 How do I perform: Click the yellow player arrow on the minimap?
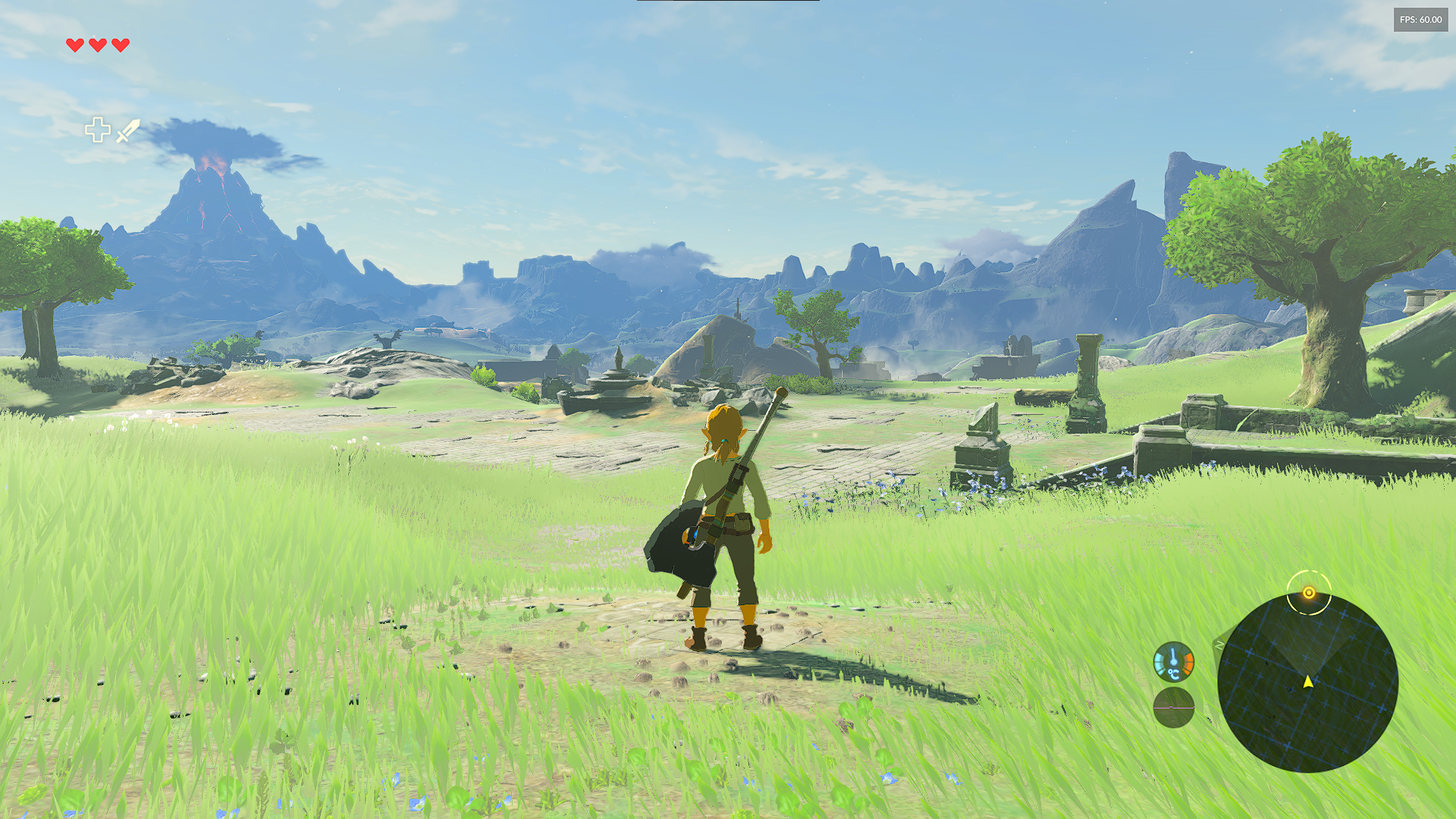point(1308,682)
